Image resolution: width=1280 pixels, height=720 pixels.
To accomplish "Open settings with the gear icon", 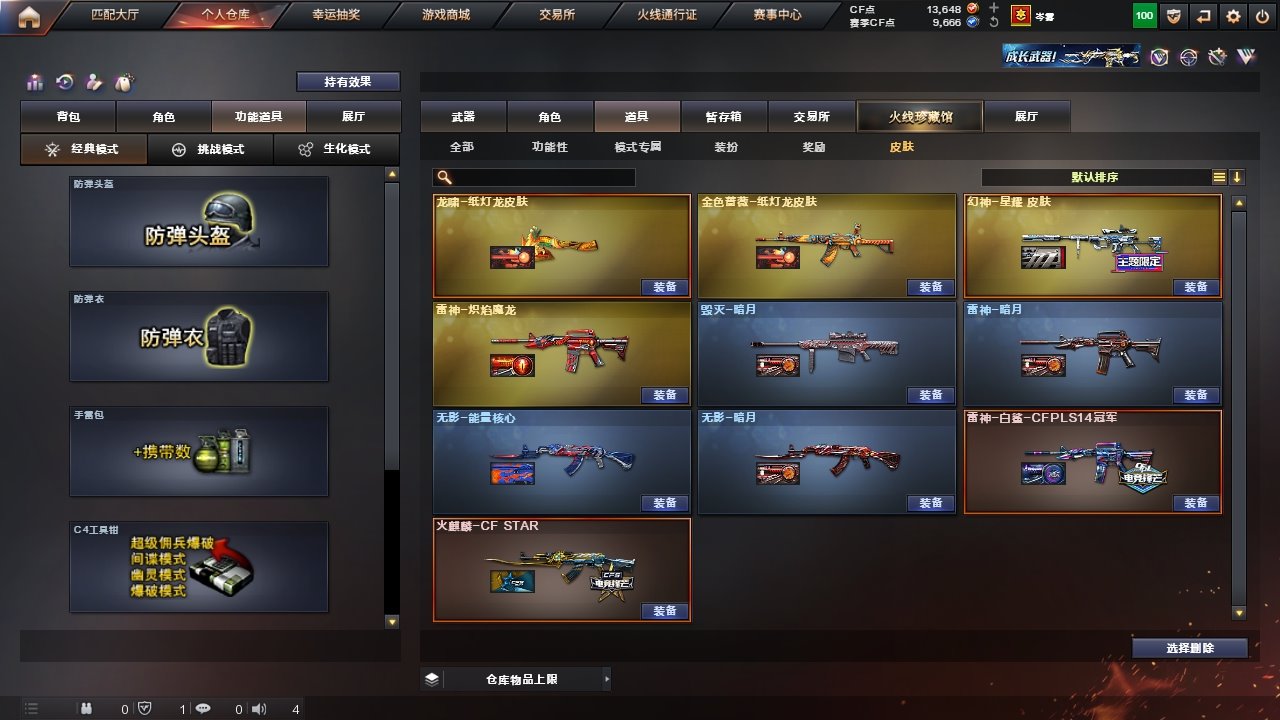I will [1234, 16].
